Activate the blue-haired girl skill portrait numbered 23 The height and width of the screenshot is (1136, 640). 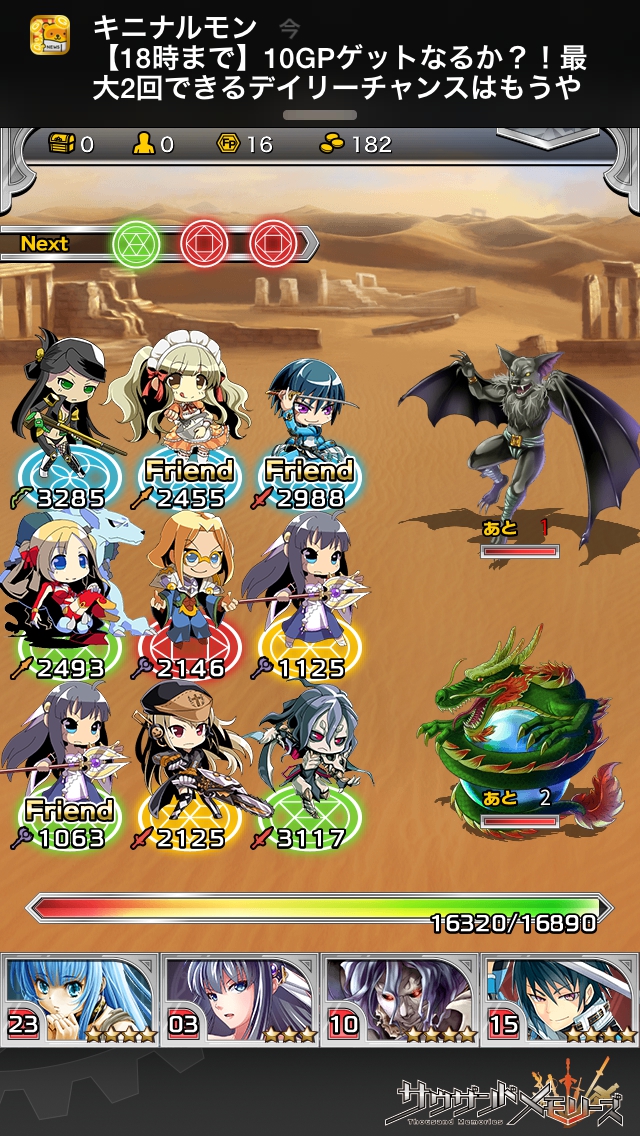81,998
